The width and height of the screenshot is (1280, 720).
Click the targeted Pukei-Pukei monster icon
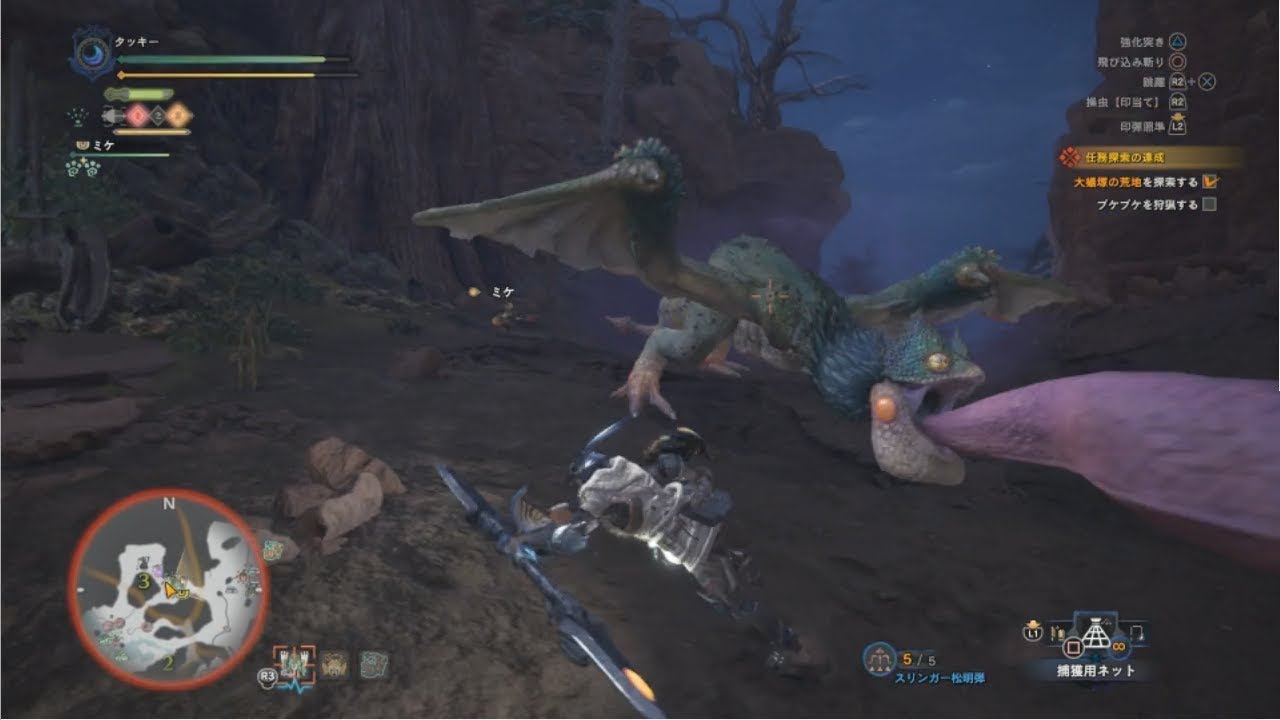[295, 663]
